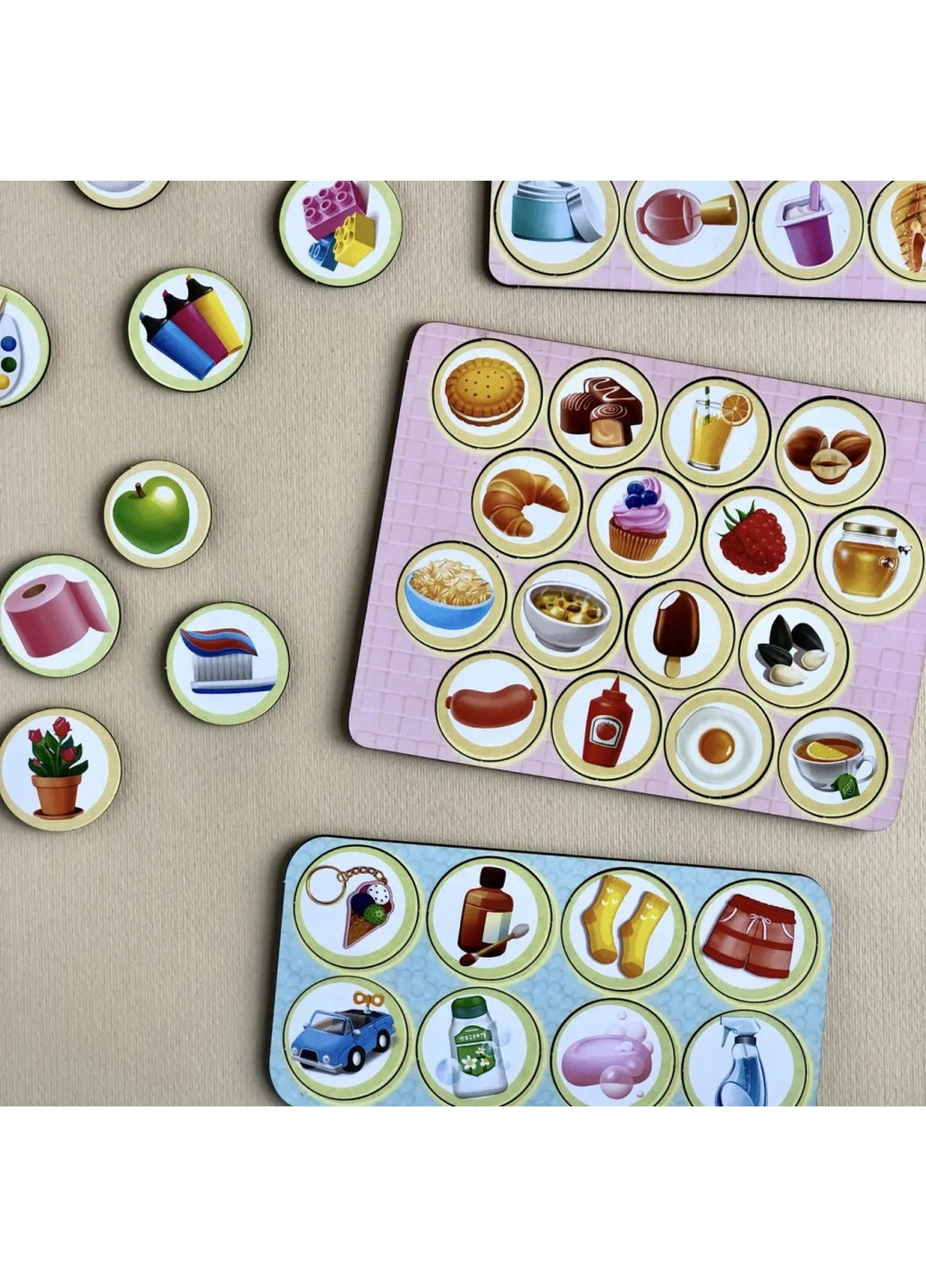
Task: Pick the pink toilet paper roll tile
Action: [x=58, y=616]
